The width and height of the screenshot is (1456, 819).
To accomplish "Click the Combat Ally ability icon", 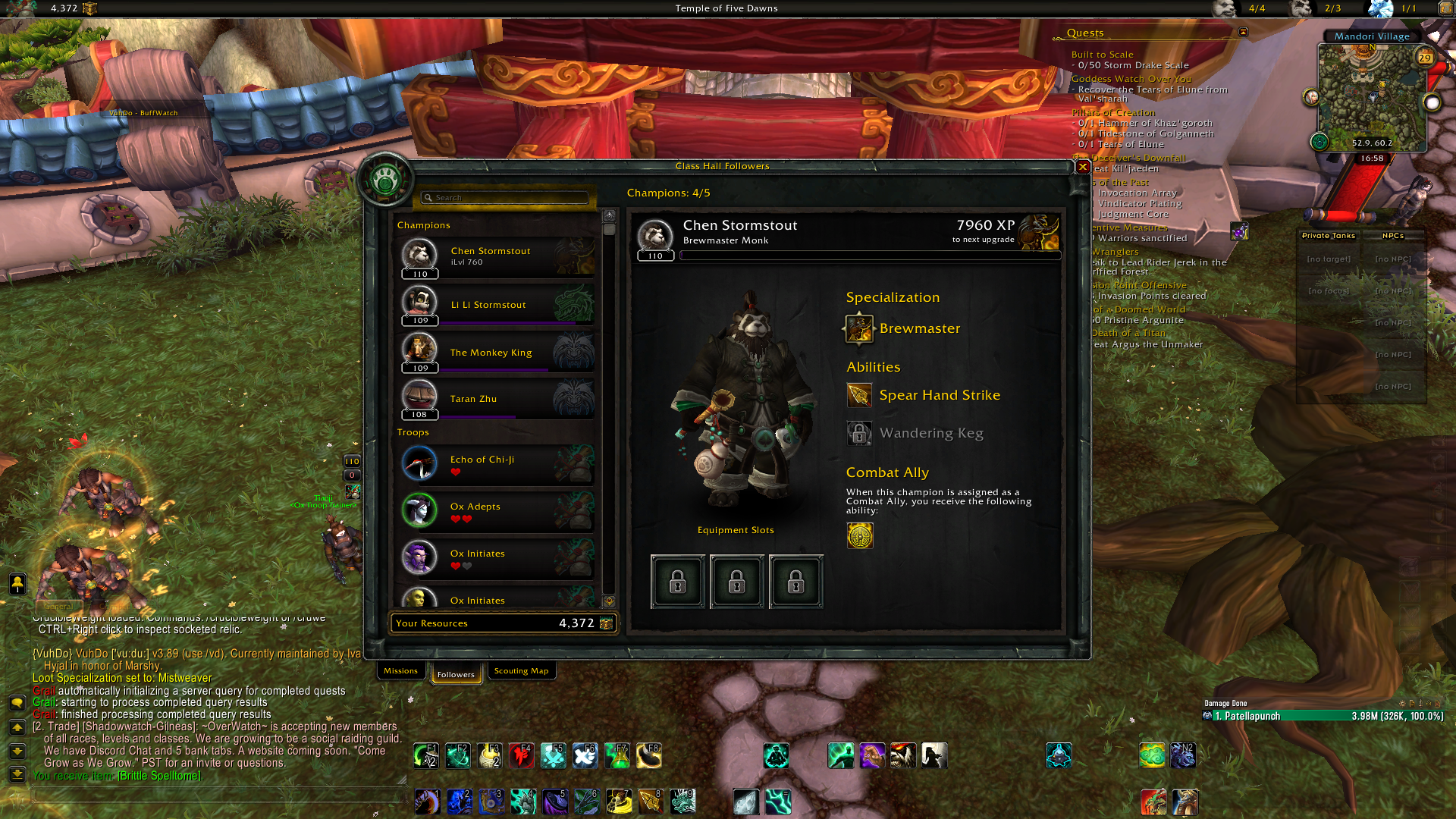I will (x=860, y=536).
